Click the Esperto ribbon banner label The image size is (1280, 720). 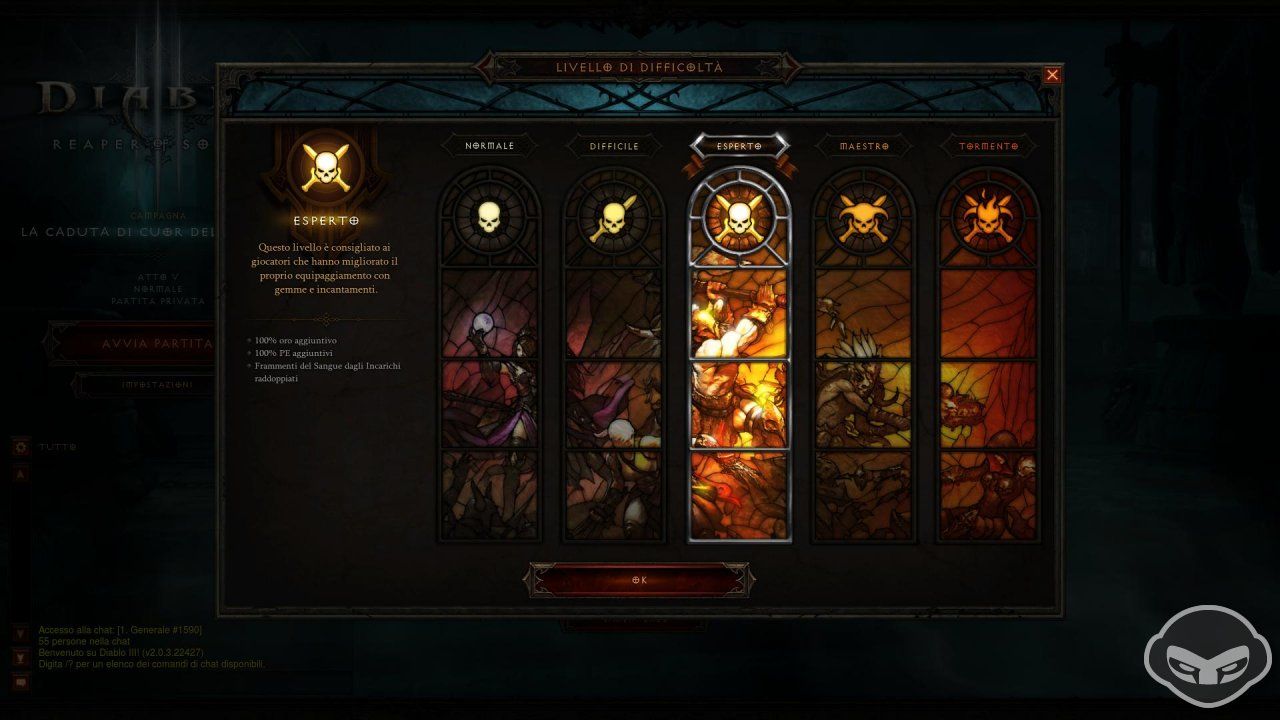(x=740, y=145)
